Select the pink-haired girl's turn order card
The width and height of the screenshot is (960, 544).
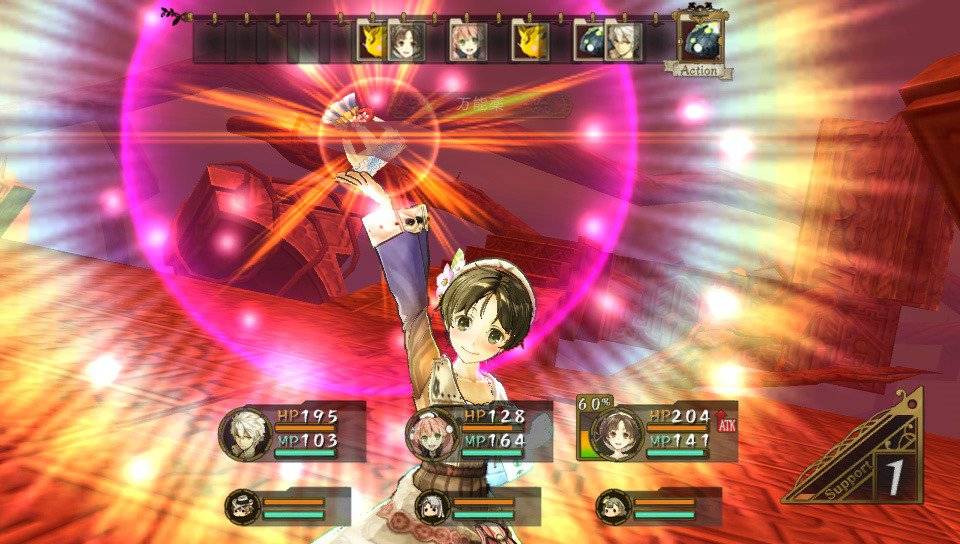pos(466,41)
